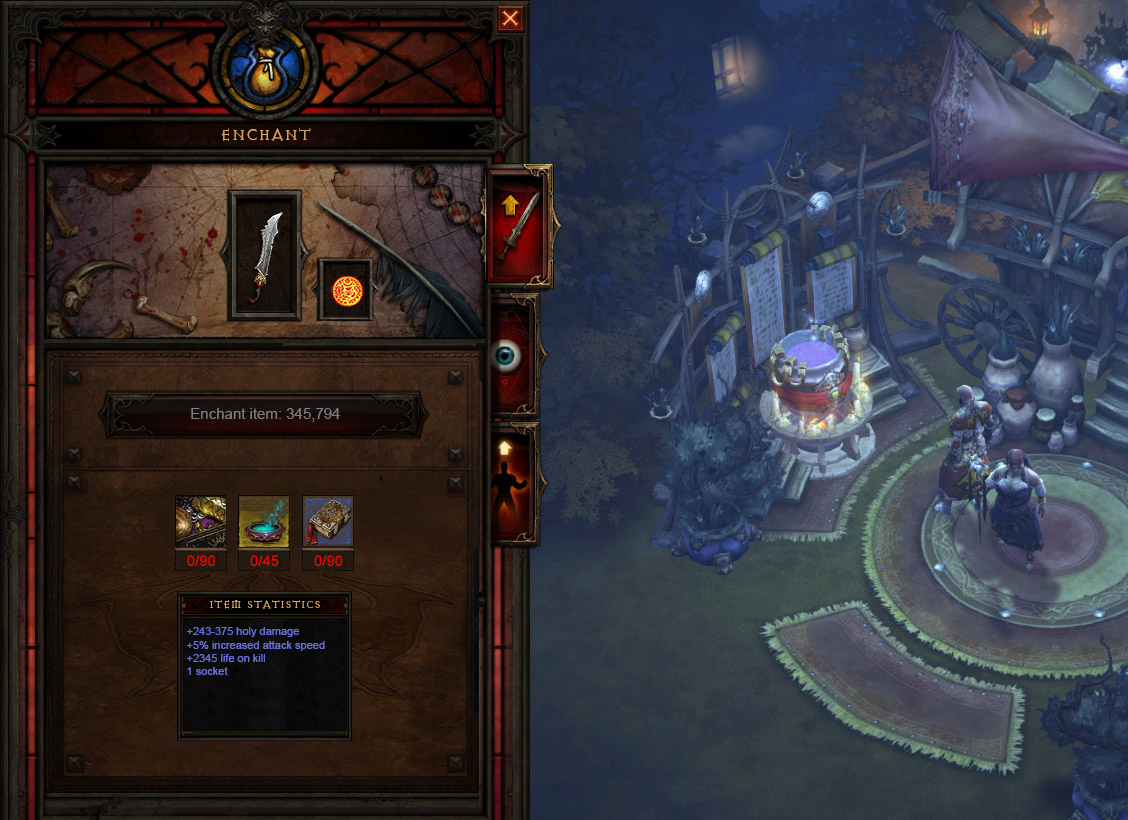
Task: Click the glowing cyan bowl material icon
Action: coord(264,521)
